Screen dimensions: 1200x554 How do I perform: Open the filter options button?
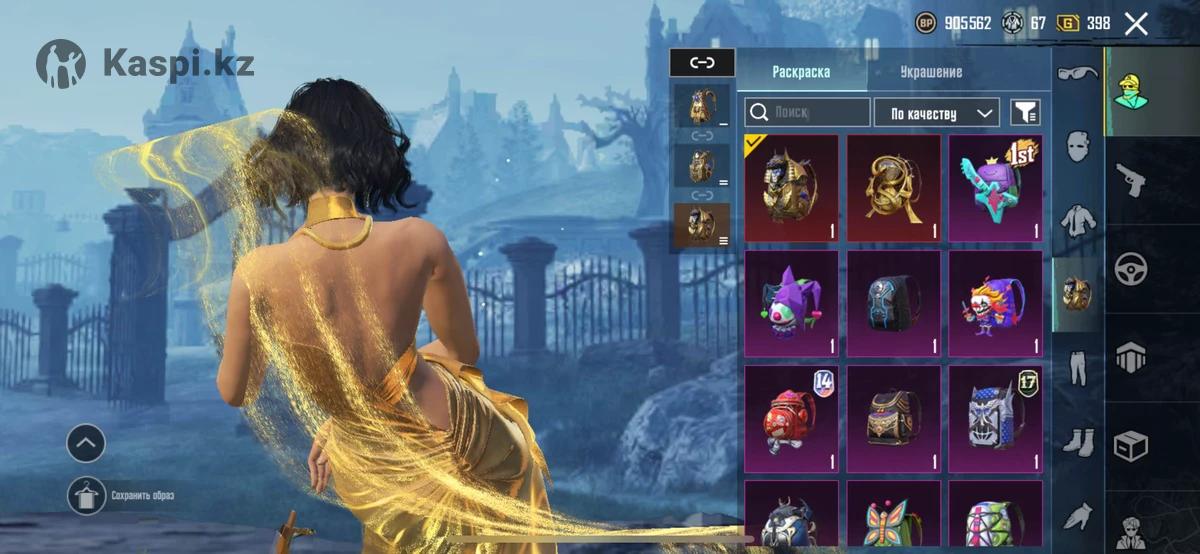tap(1025, 112)
